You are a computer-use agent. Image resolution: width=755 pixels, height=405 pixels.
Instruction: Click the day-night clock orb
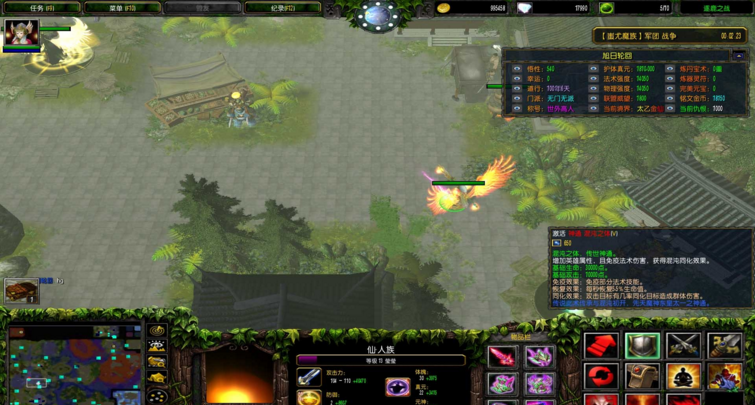tap(378, 16)
